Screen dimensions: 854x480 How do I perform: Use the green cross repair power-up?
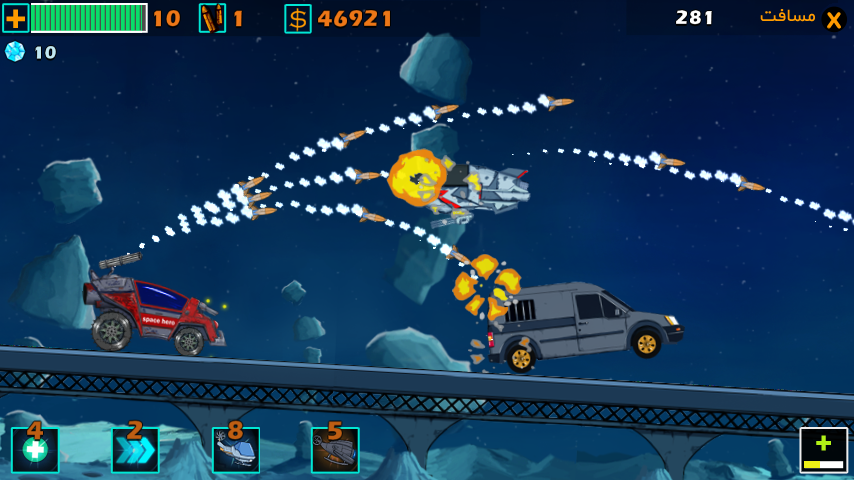tap(35, 450)
